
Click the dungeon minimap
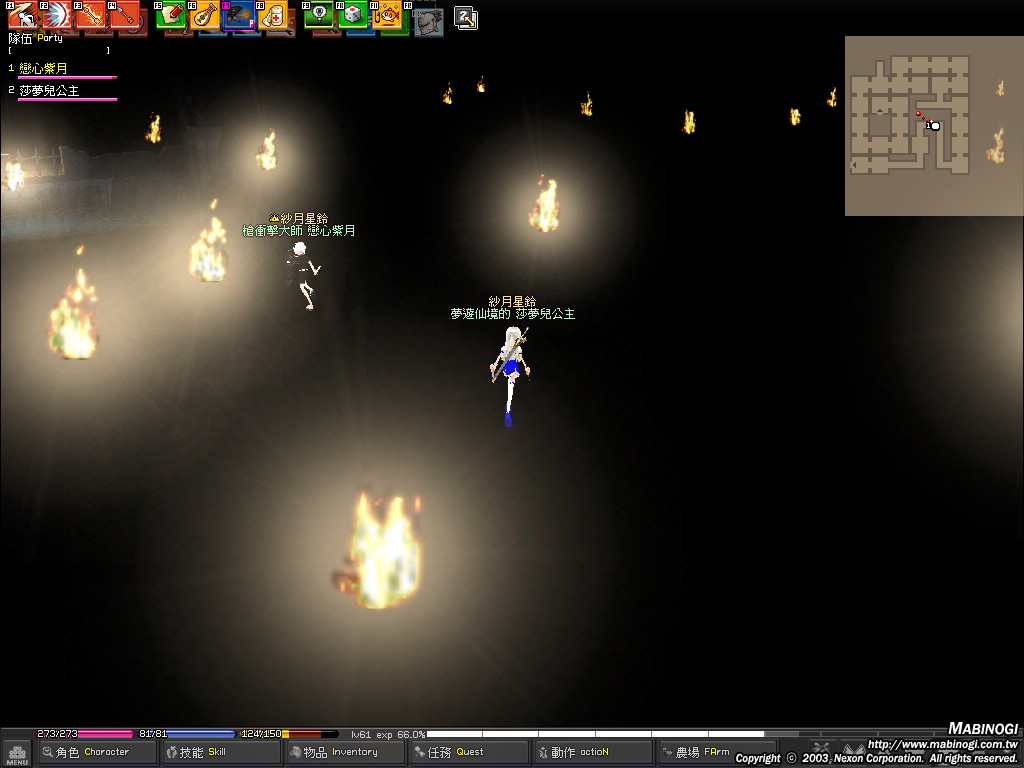coord(933,126)
